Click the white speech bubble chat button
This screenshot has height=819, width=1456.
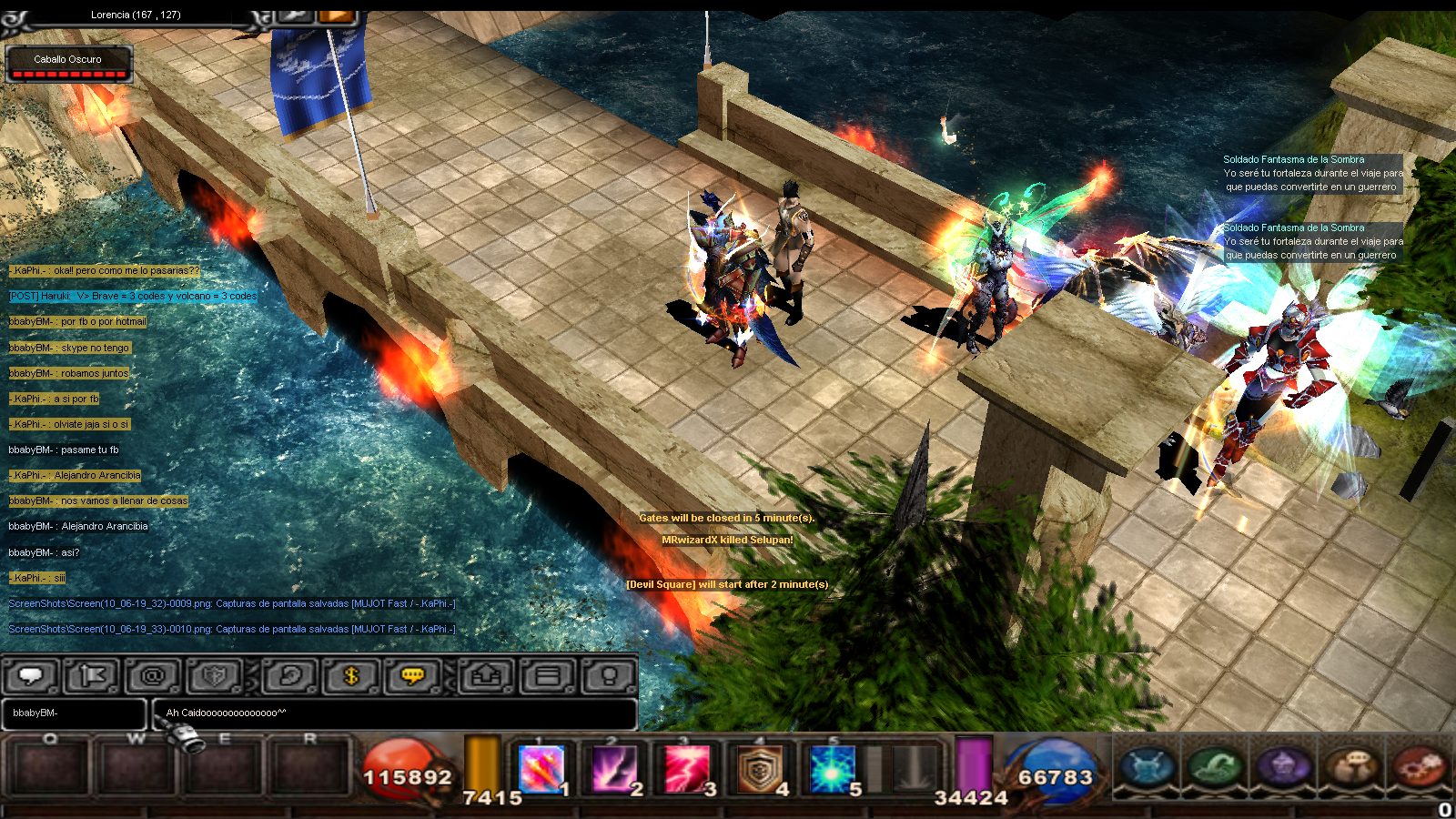(x=32, y=676)
